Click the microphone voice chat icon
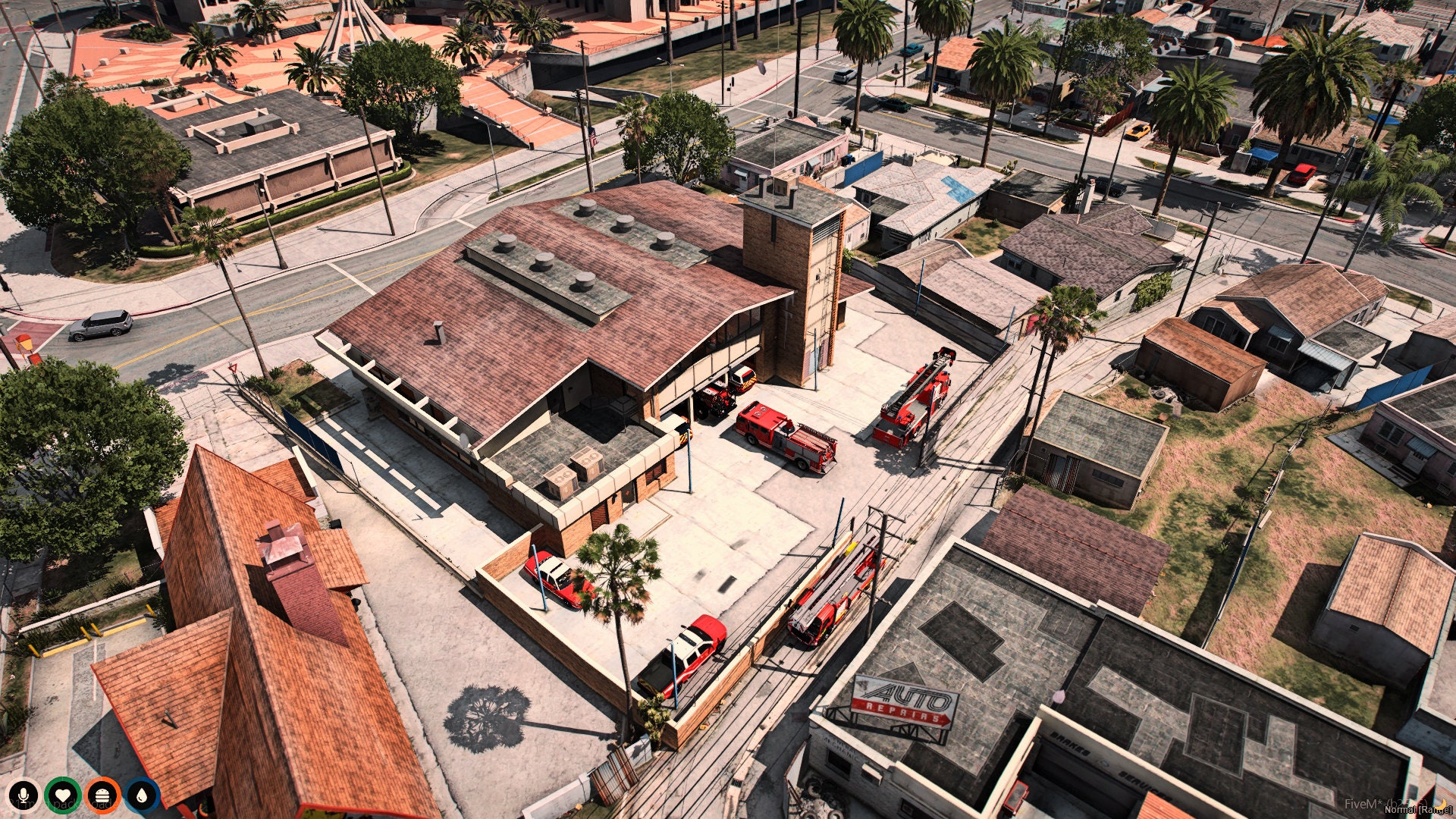Viewport: 1456px width, 819px height. click(23, 795)
